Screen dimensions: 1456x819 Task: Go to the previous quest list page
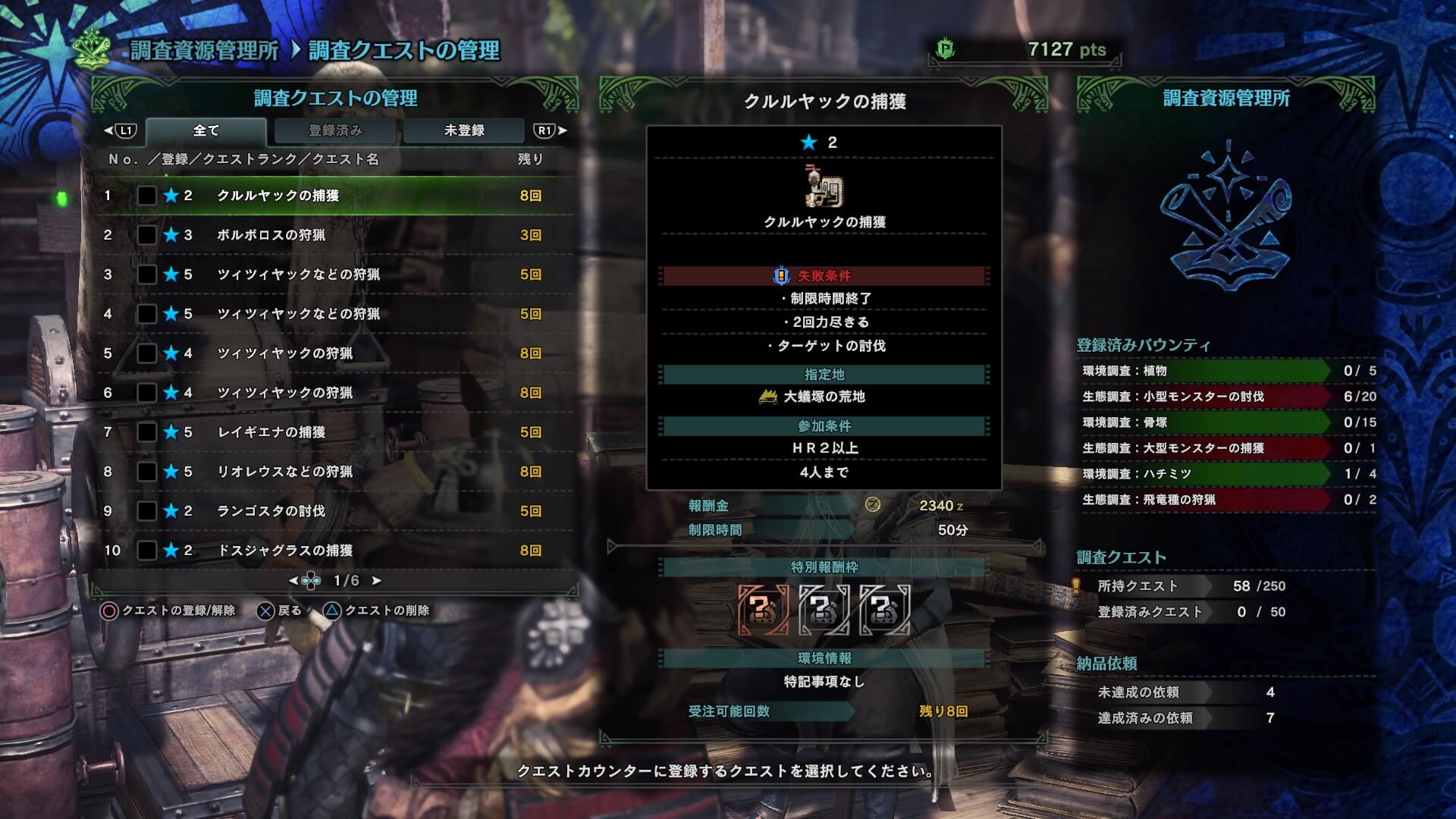click(293, 581)
